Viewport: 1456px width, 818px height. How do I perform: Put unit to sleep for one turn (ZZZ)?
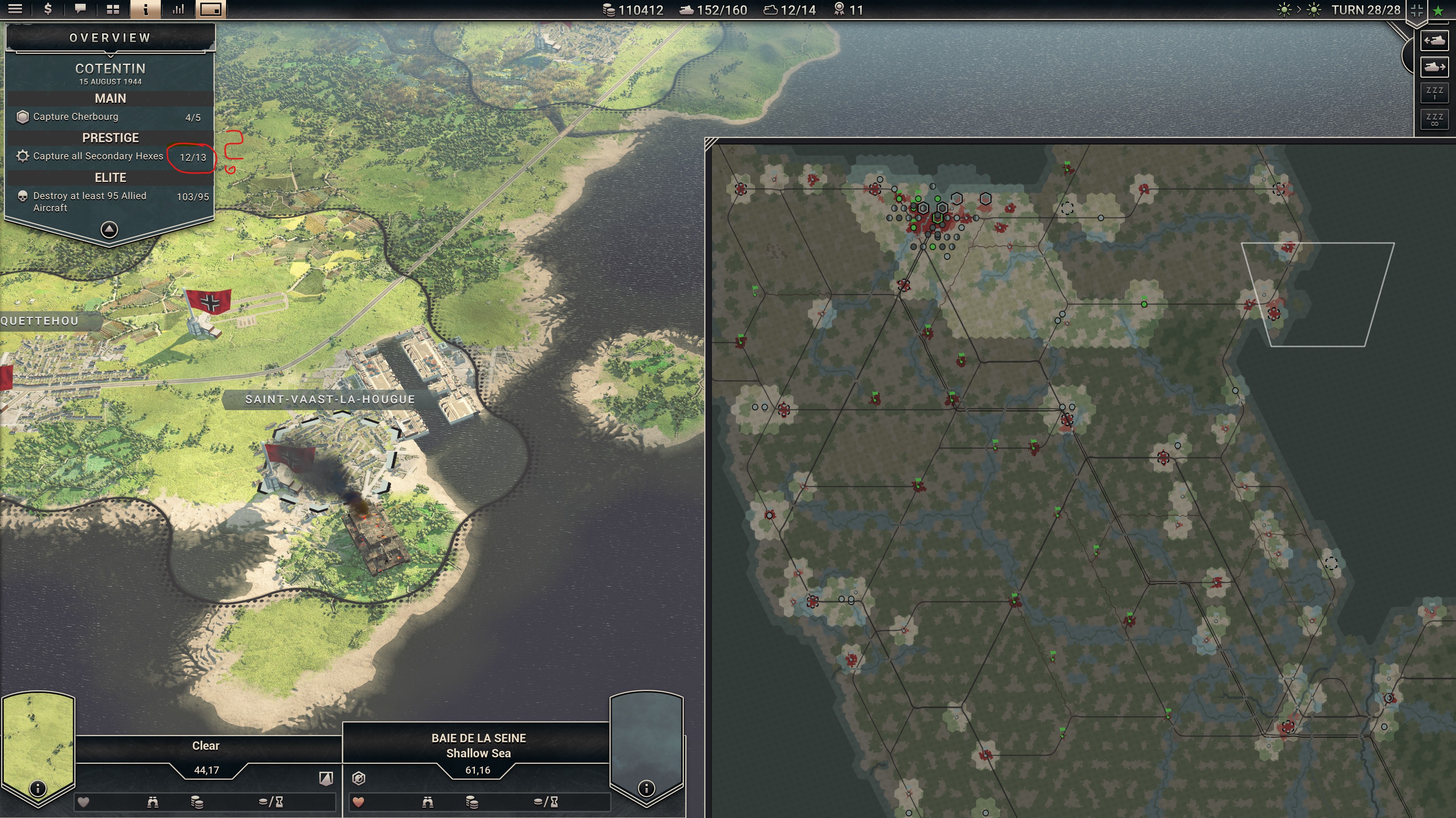pyautogui.click(x=1434, y=93)
